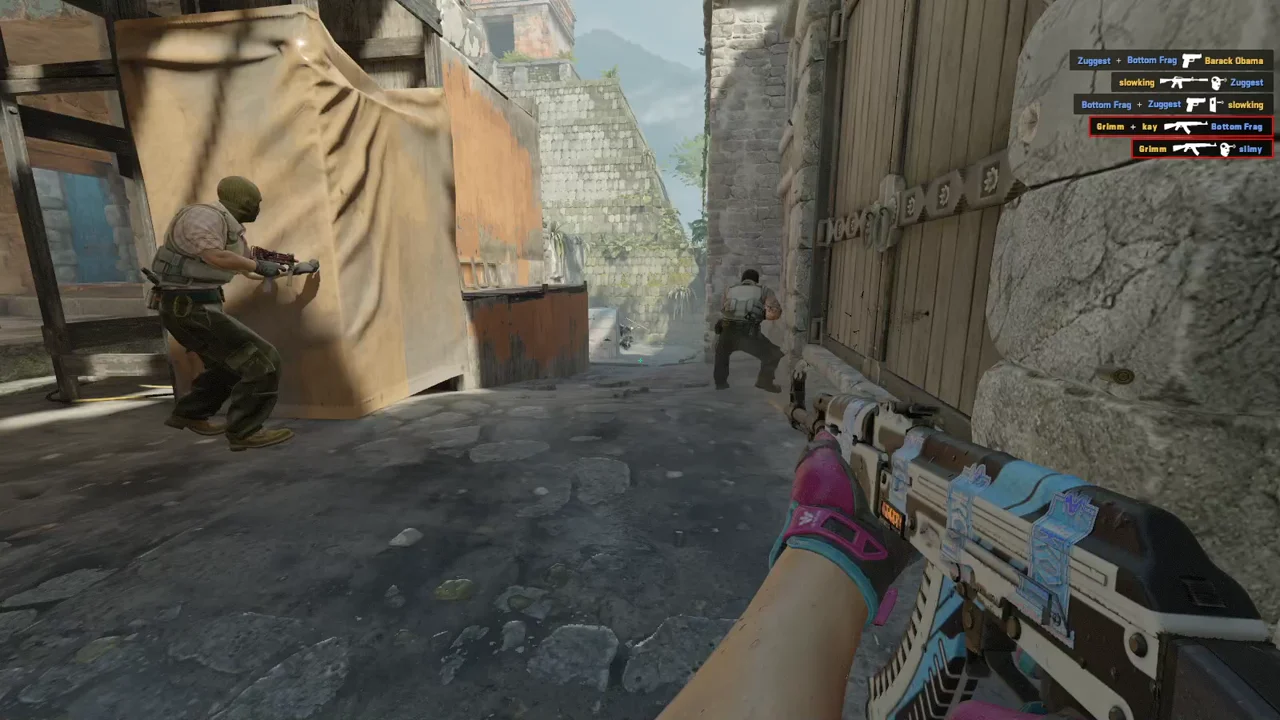
Task: Open the Grimm + kay kill feed entry
Action: (x=1181, y=127)
